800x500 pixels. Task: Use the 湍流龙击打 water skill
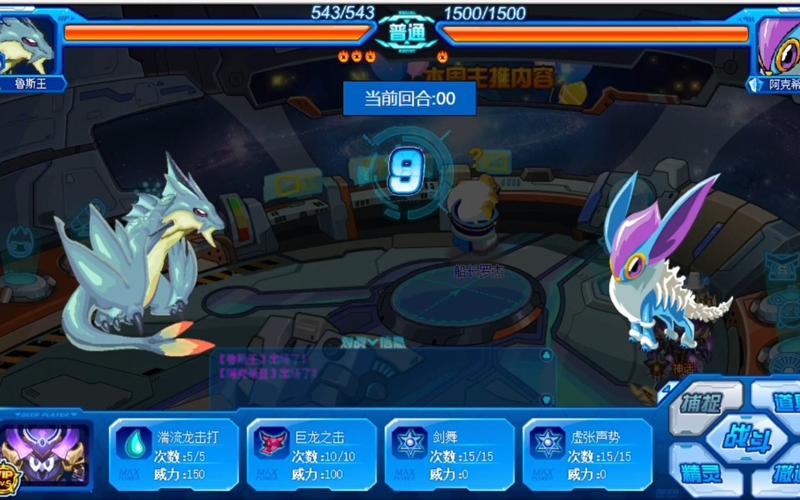pyautogui.click(x=173, y=453)
